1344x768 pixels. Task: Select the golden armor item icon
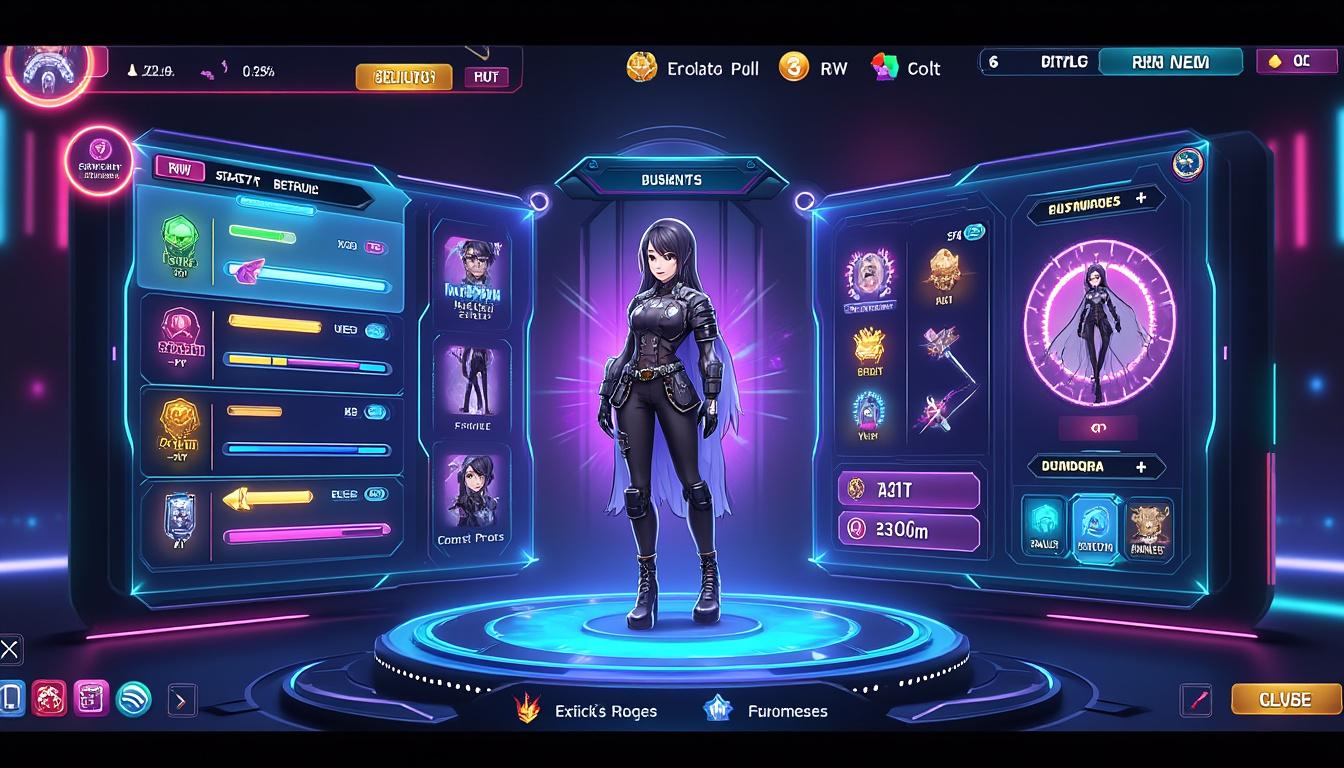(944, 270)
